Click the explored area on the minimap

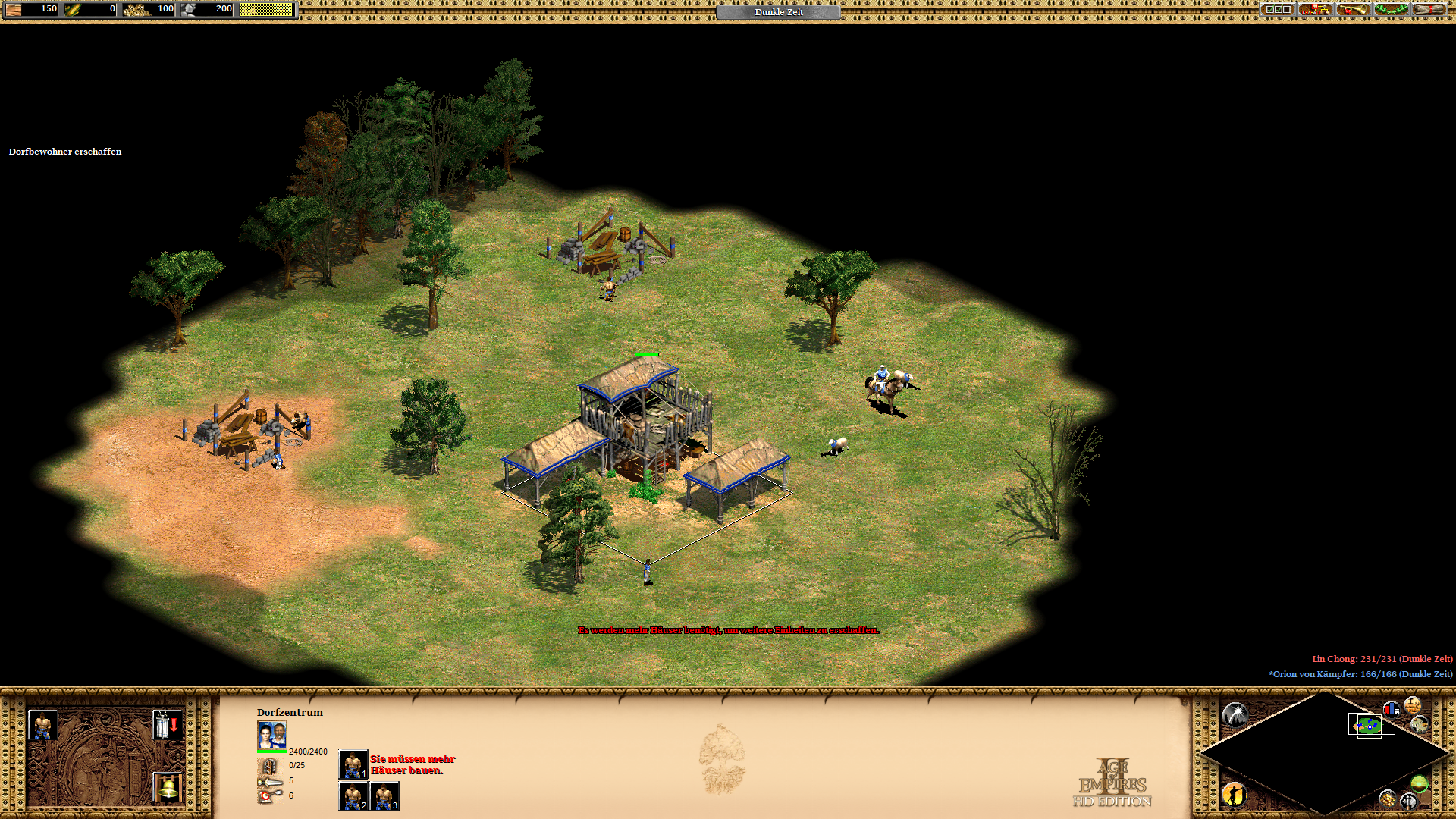[1367, 726]
